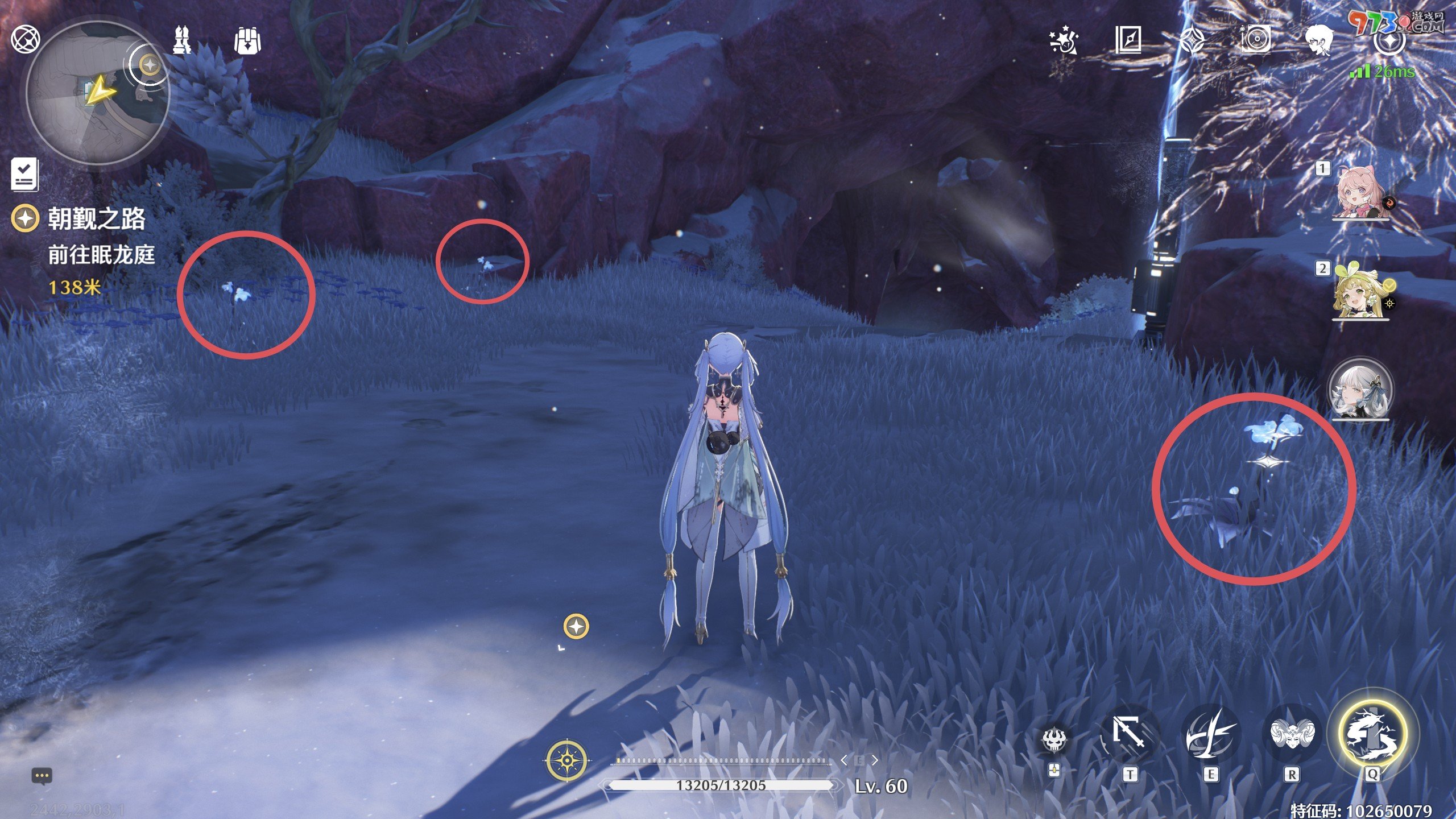Image resolution: width=1456 pixels, height=819 pixels.
Task: Activate the ram-horned echo R skill
Action: coord(1292,735)
